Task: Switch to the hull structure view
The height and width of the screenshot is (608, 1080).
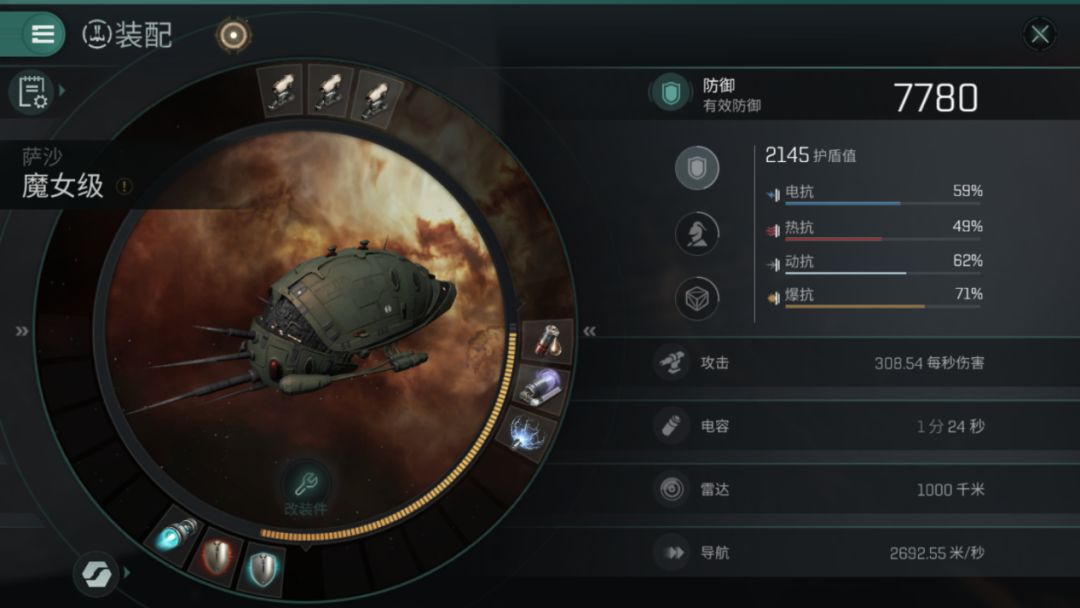Action: (x=697, y=298)
